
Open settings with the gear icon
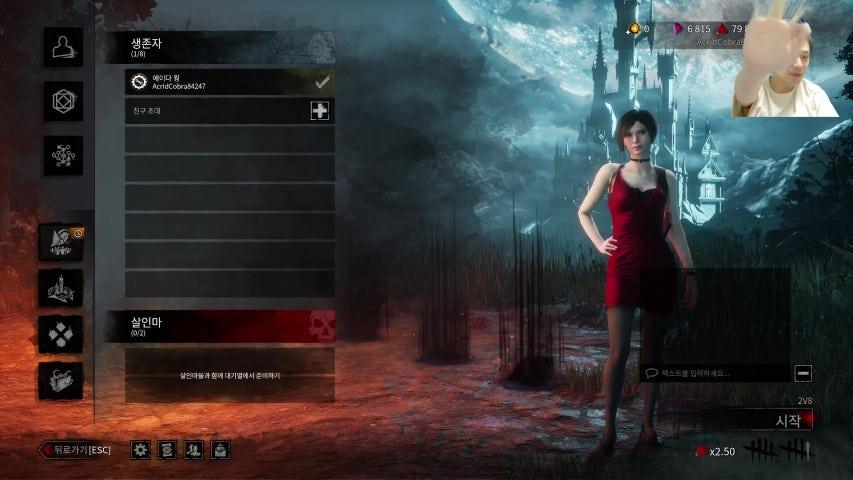[x=141, y=450]
